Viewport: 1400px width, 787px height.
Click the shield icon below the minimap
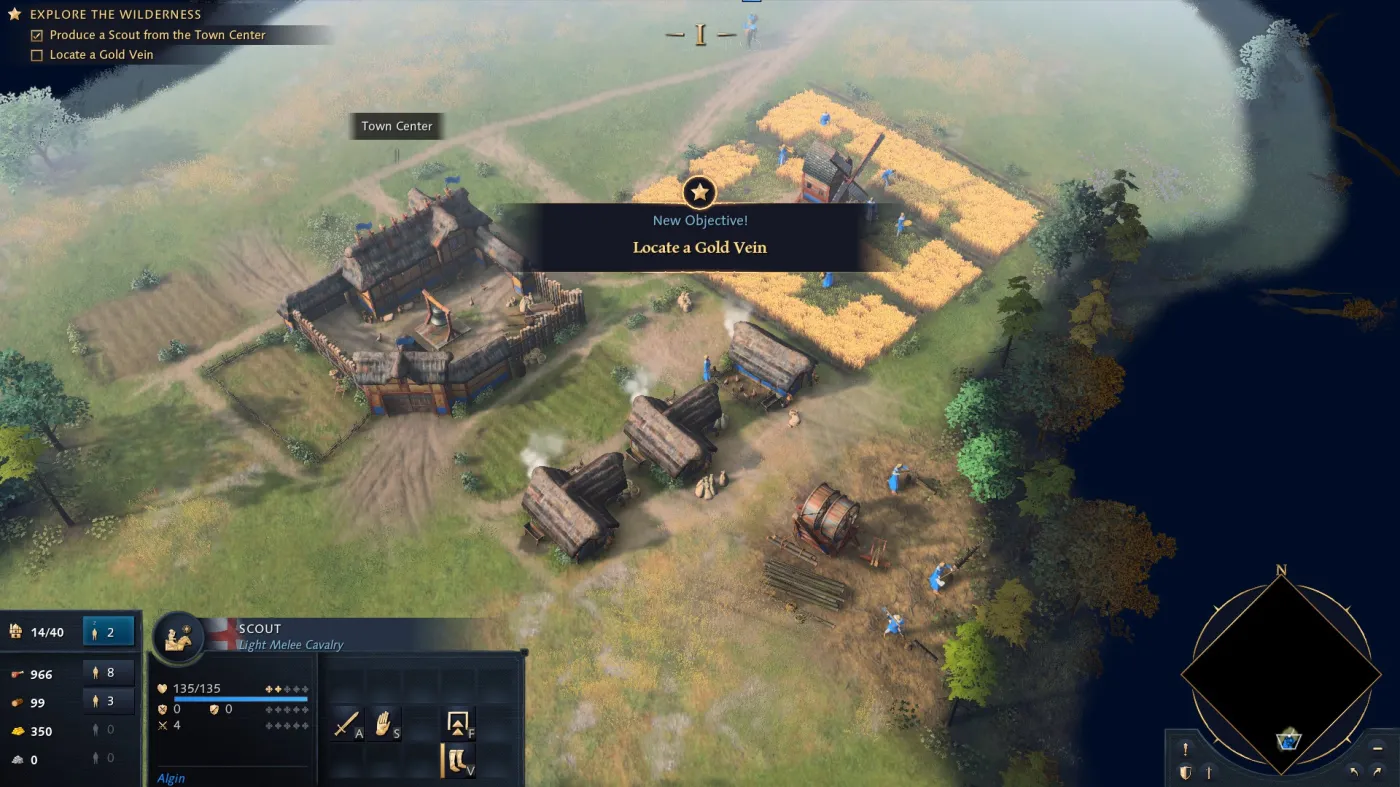pyautogui.click(x=1186, y=772)
